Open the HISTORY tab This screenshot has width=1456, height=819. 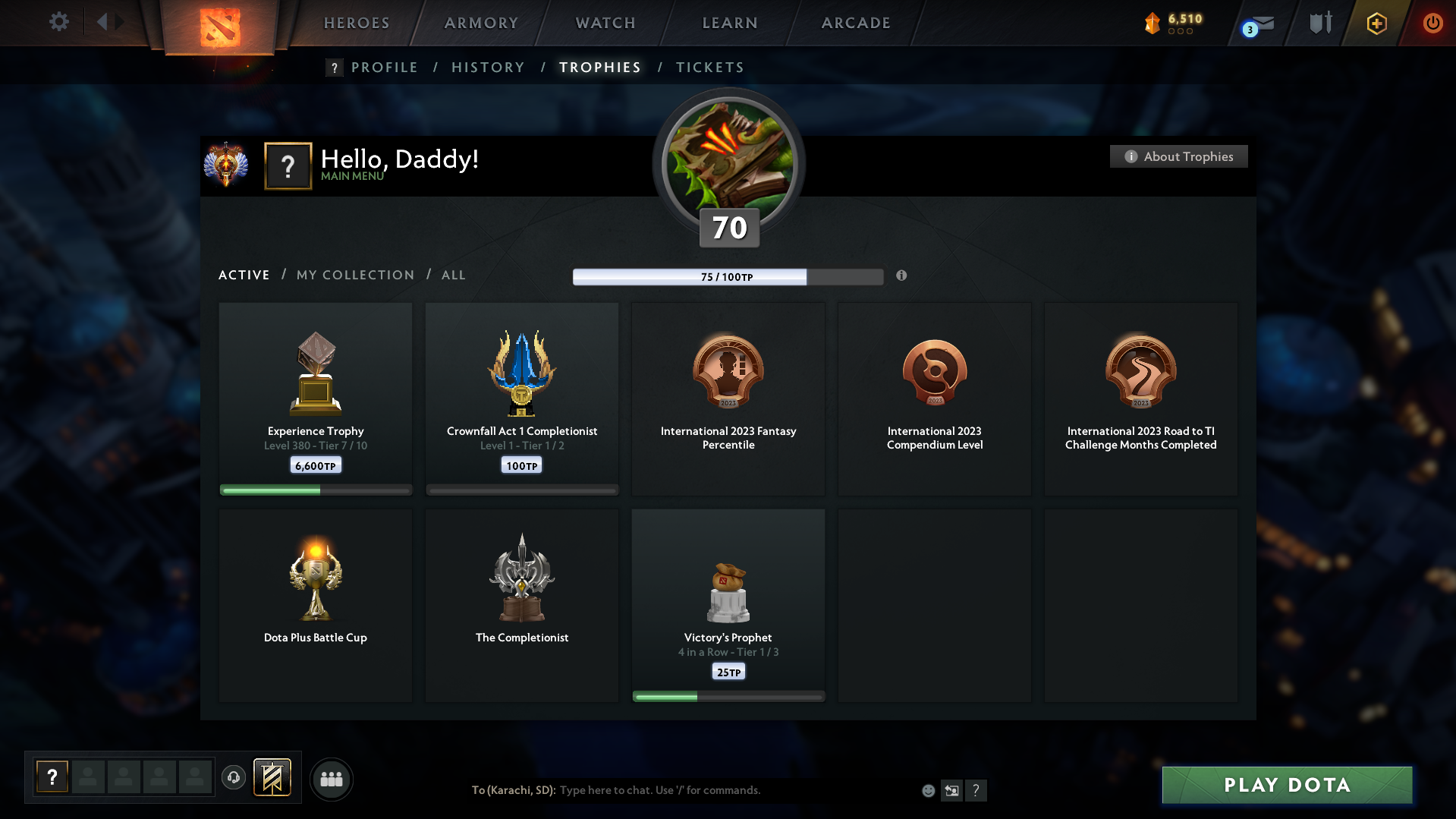tap(488, 67)
